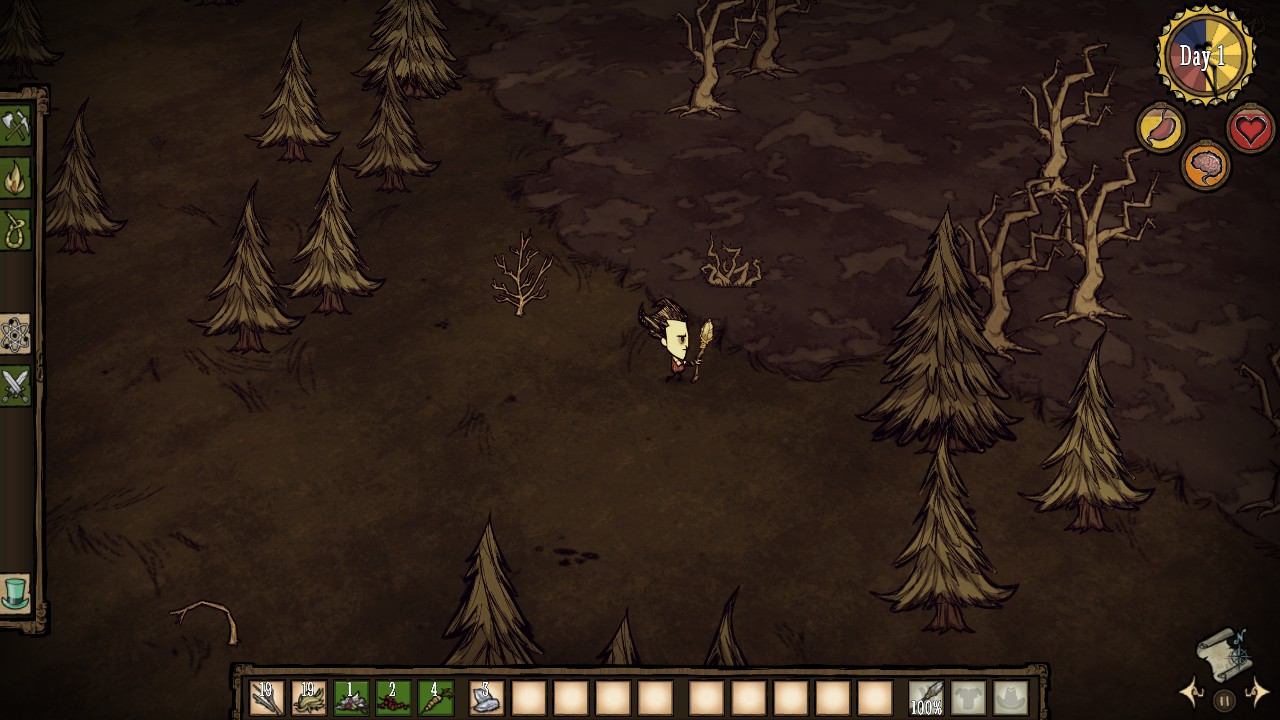Select the flint stack slot
1280x720 pixels.
click(487, 697)
